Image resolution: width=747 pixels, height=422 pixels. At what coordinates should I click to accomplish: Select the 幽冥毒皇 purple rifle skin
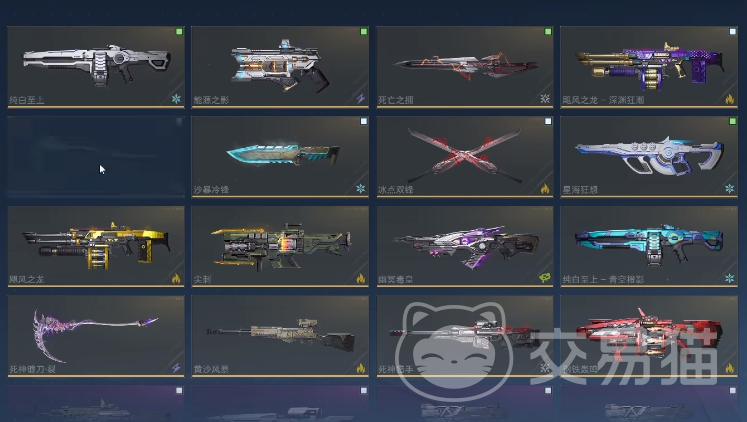465,245
